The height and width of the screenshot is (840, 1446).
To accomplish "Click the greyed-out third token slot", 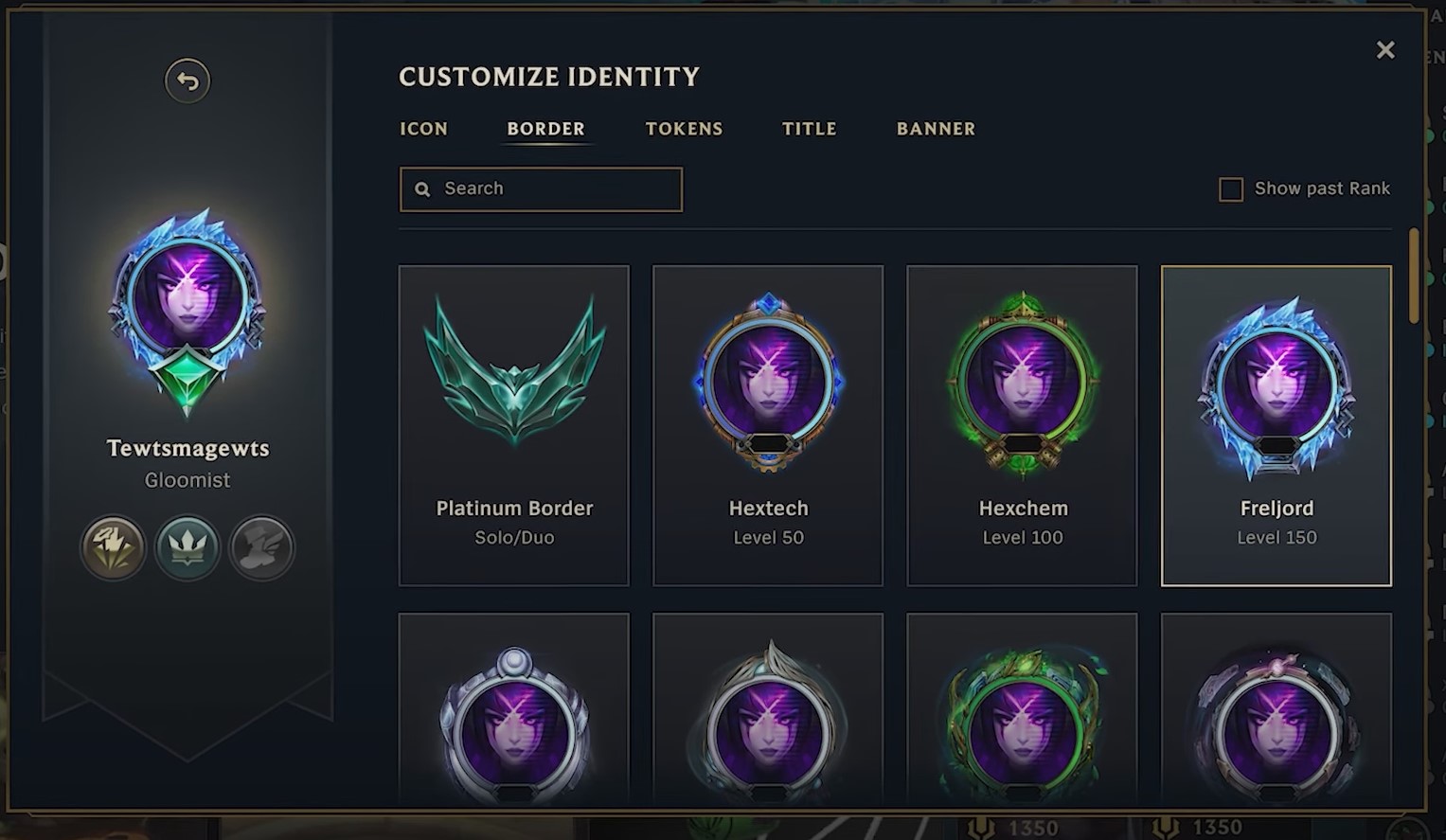I will [x=262, y=547].
